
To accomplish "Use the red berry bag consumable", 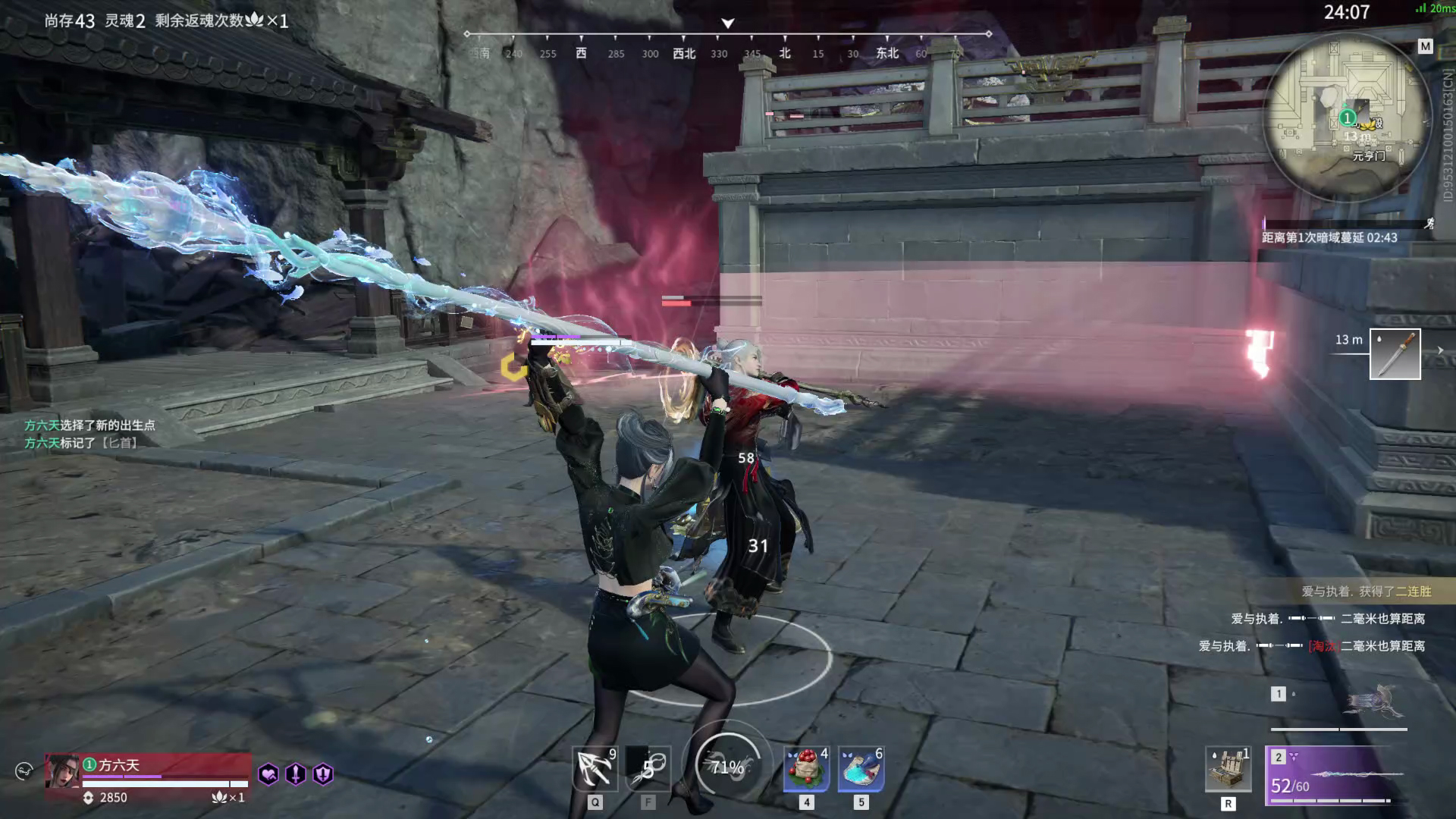I will point(806,769).
